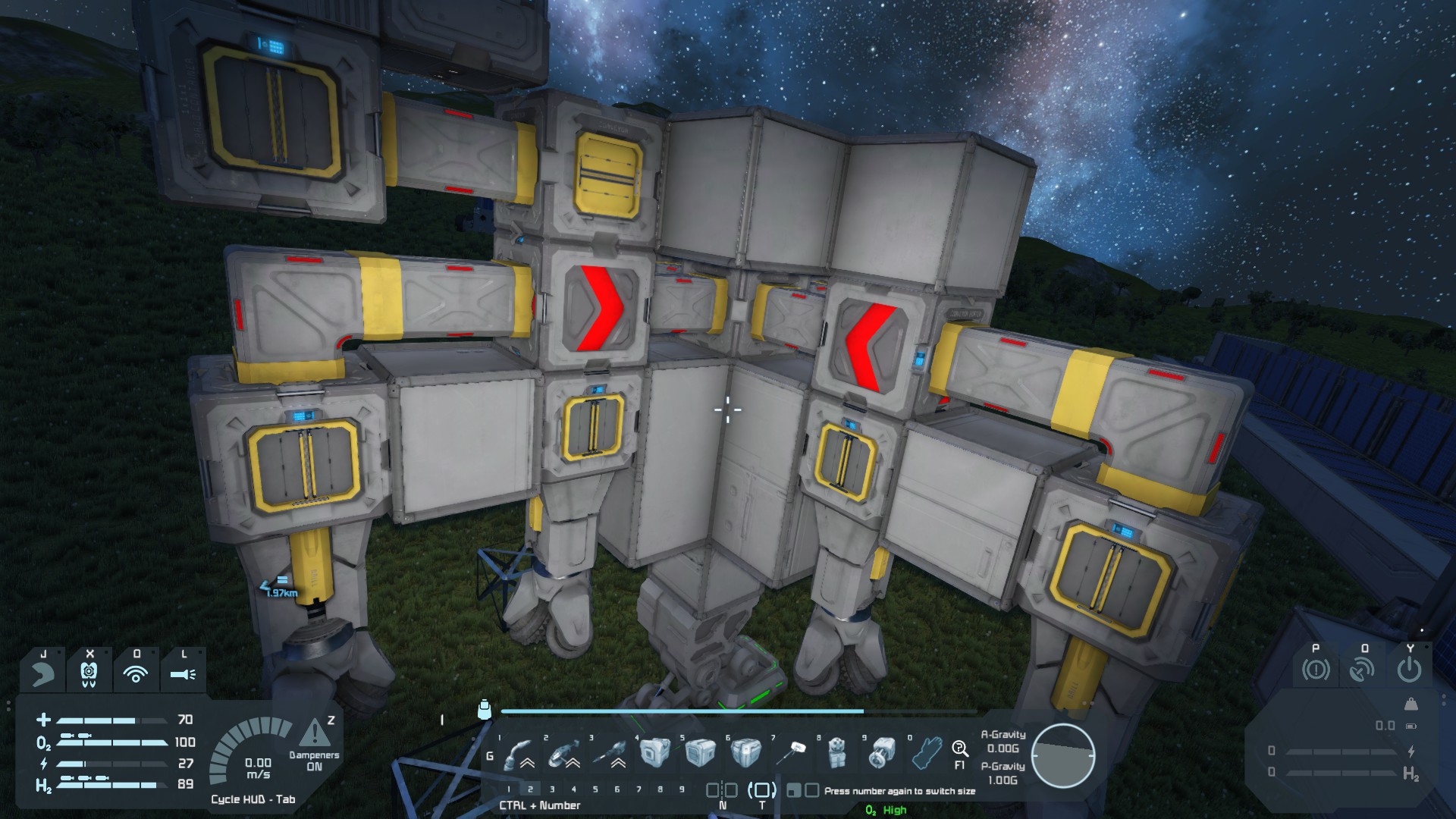This screenshot has height=819, width=1456.
Task: Toggle the parking brake icon
Action: [x=1316, y=670]
